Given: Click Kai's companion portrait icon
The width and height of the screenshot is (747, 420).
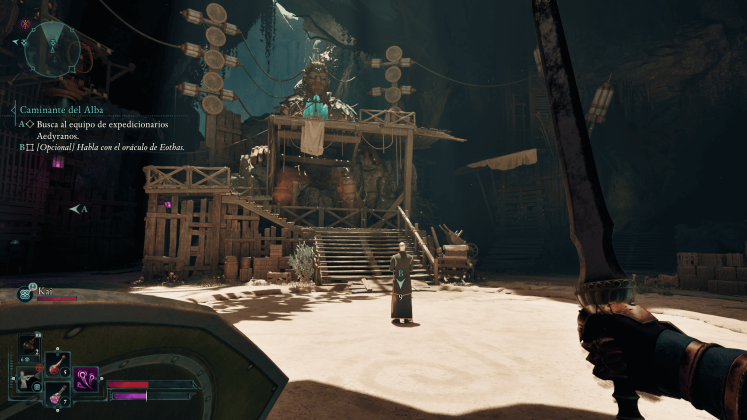Looking at the screenshot, I should coord(26,293).
